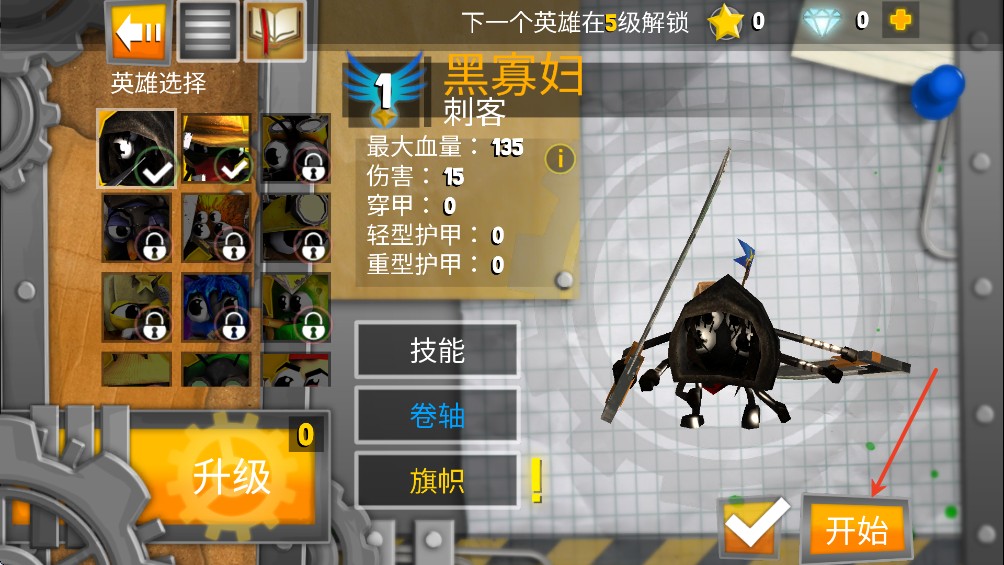Select the Black Widow hooded hero portrait
This screenshot has height=565, width=1004.
[136, 149]
